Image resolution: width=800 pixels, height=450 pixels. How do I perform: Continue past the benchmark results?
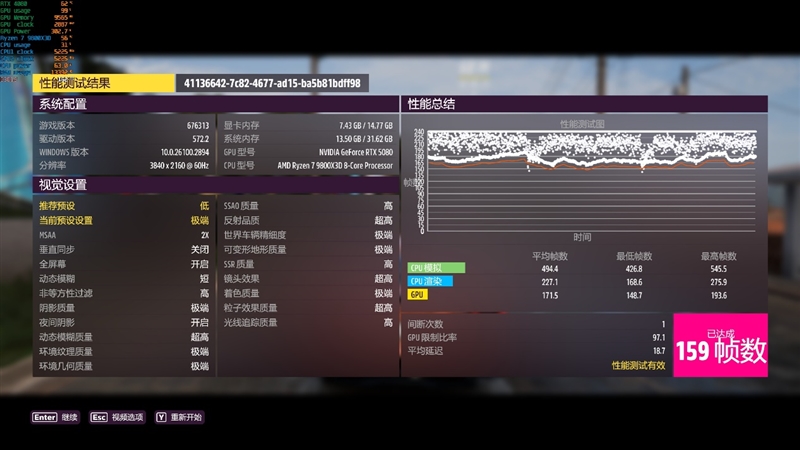tap(56, 417)
